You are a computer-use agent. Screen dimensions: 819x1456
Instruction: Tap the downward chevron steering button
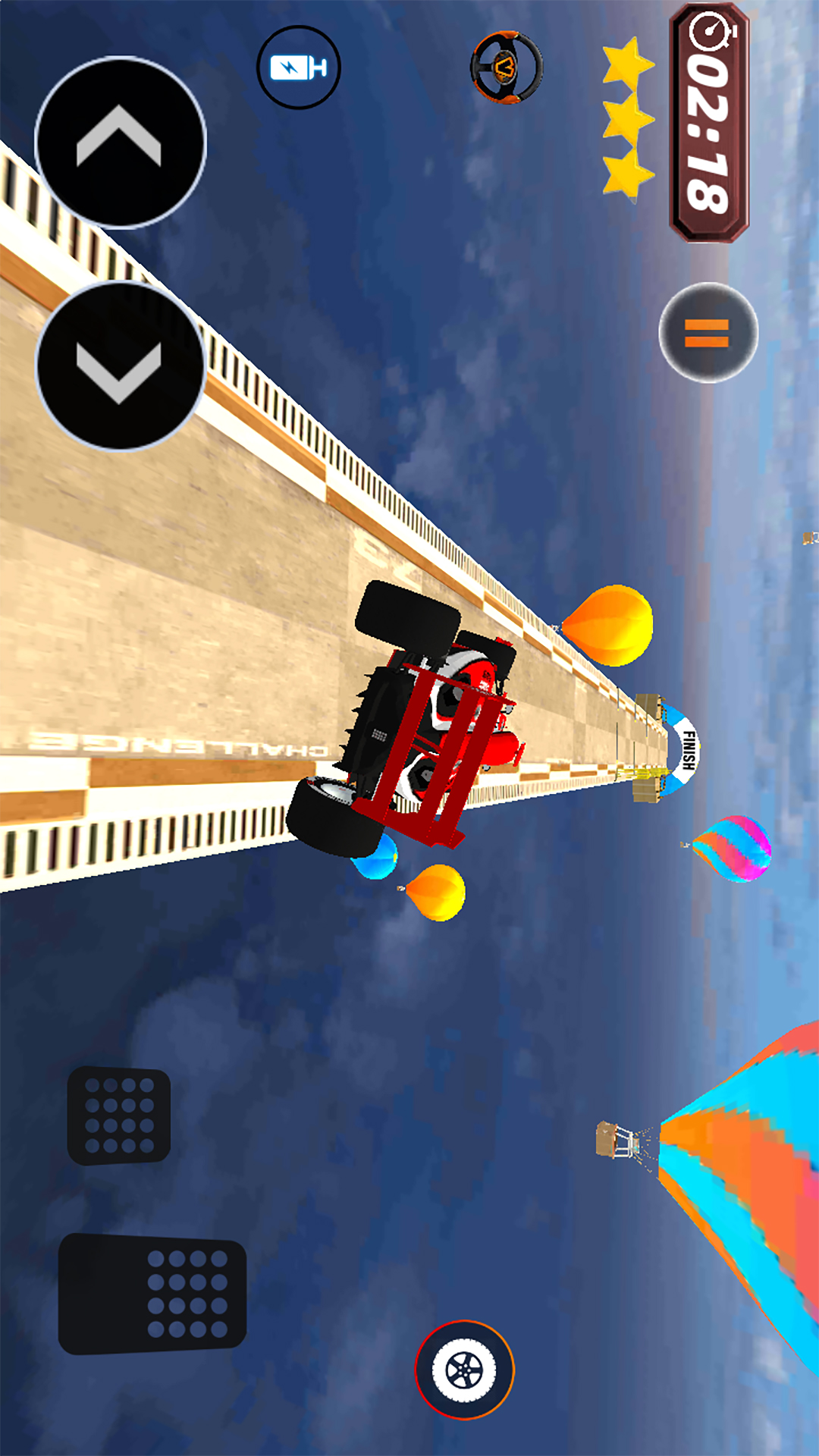click(x=120, y=366)
